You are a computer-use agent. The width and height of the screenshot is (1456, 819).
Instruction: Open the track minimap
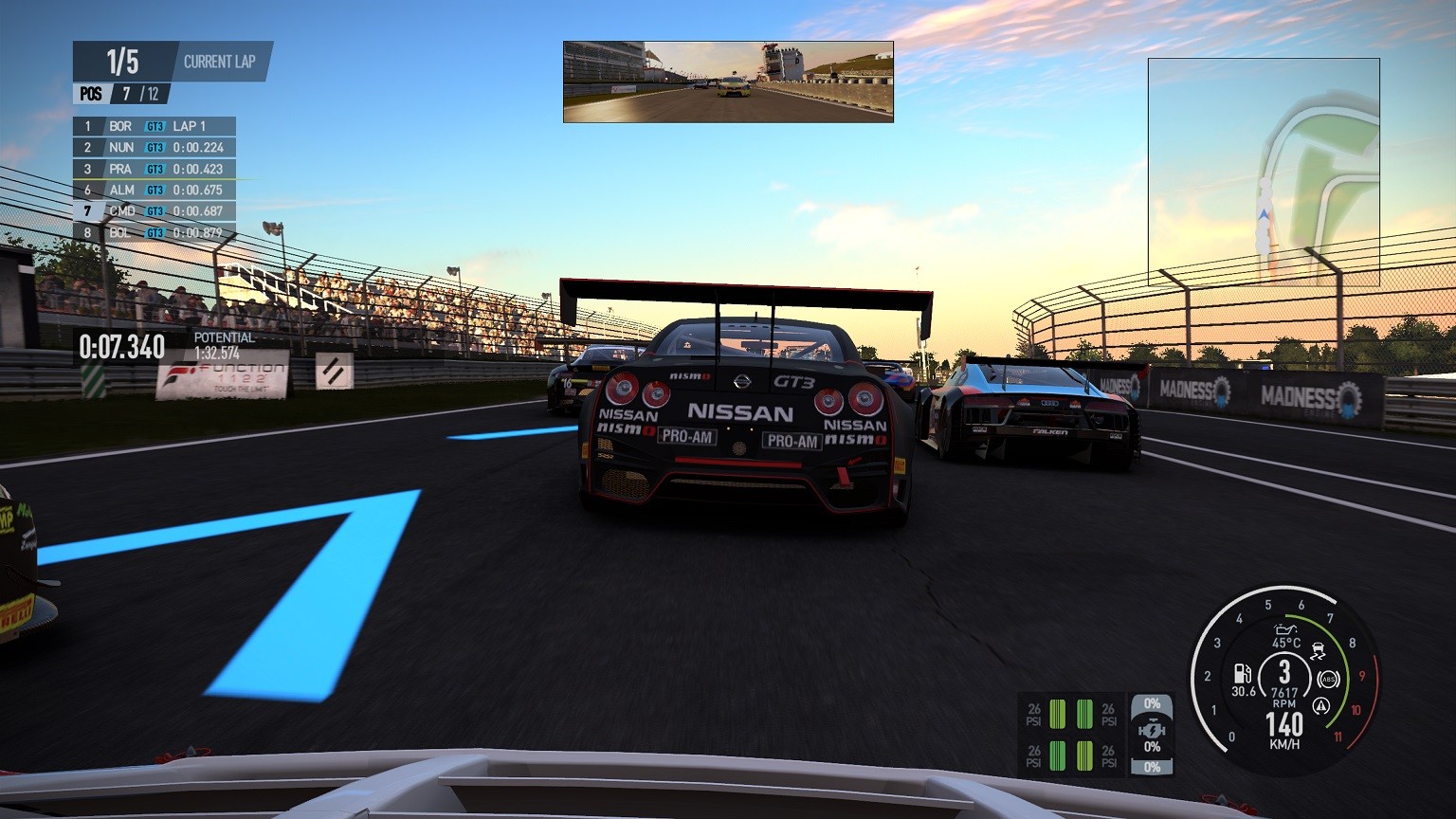point(1263,172)
